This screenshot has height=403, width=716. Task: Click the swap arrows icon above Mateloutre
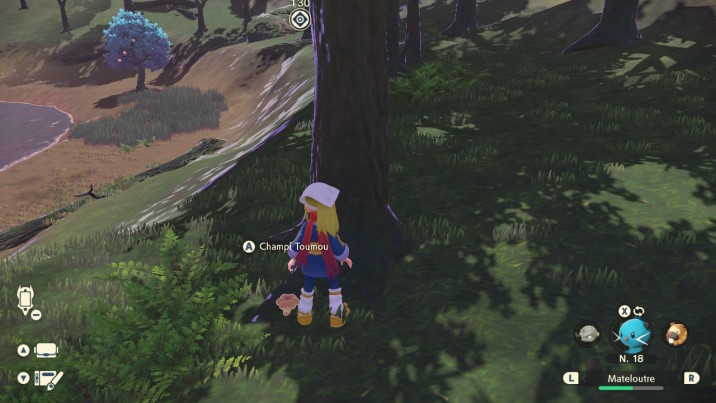click(639, 311)
